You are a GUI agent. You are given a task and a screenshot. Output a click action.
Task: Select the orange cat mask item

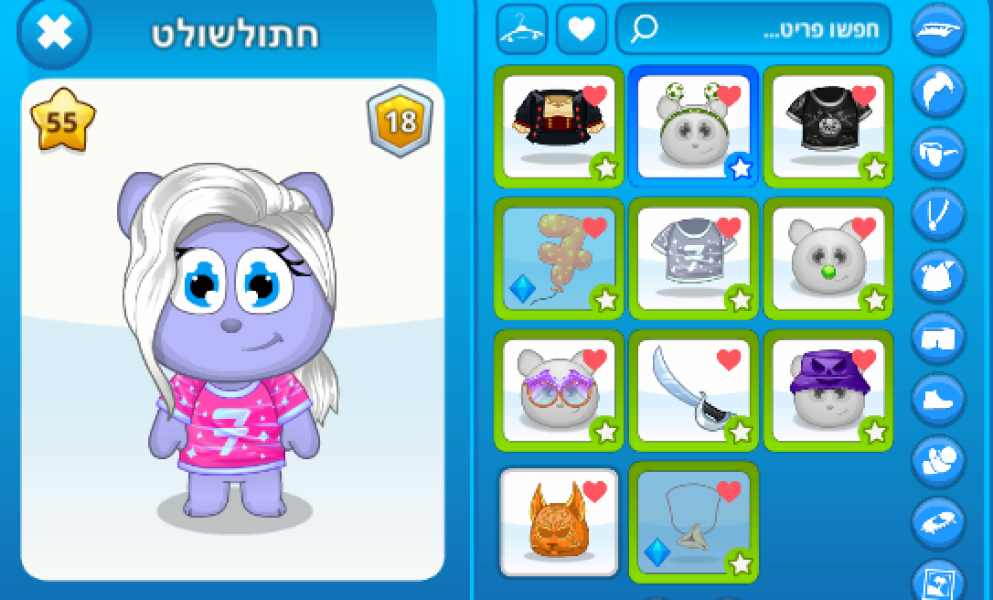pyautogui.click(x=558, y=522)
